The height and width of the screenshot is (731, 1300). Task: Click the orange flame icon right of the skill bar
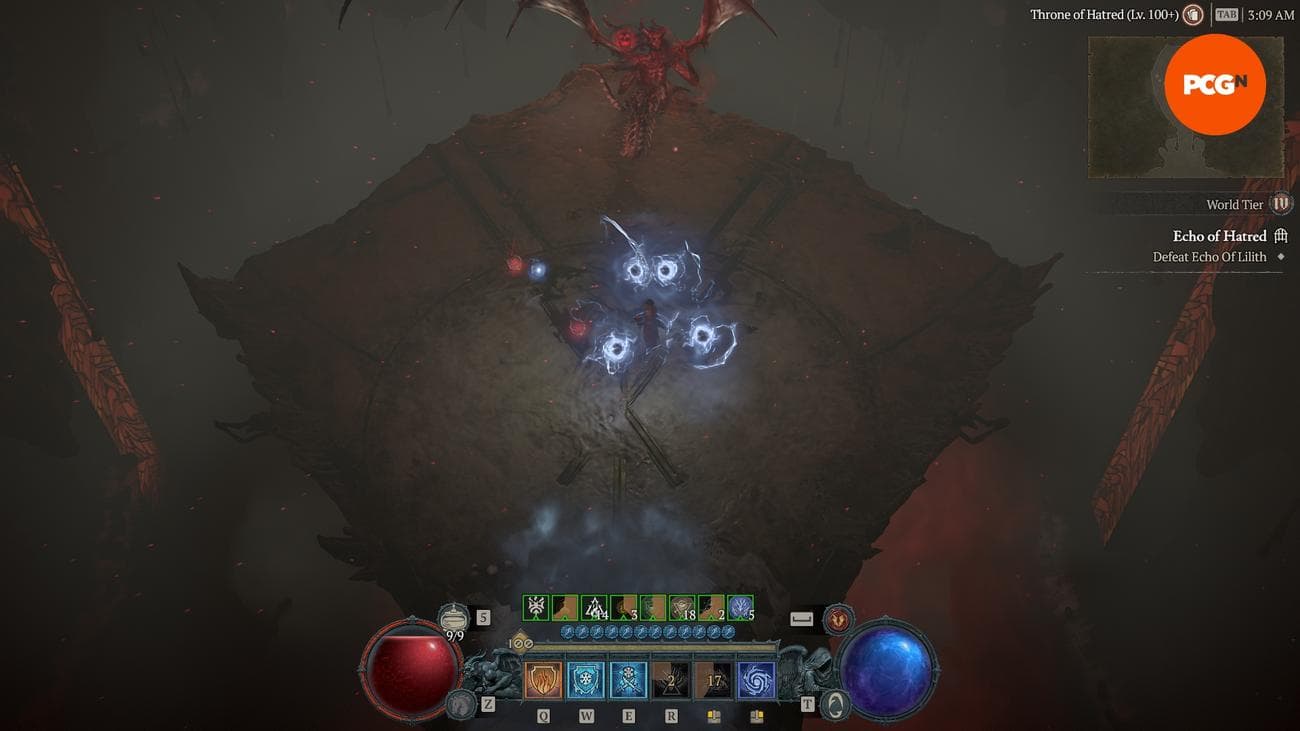(x=836, y=618)
